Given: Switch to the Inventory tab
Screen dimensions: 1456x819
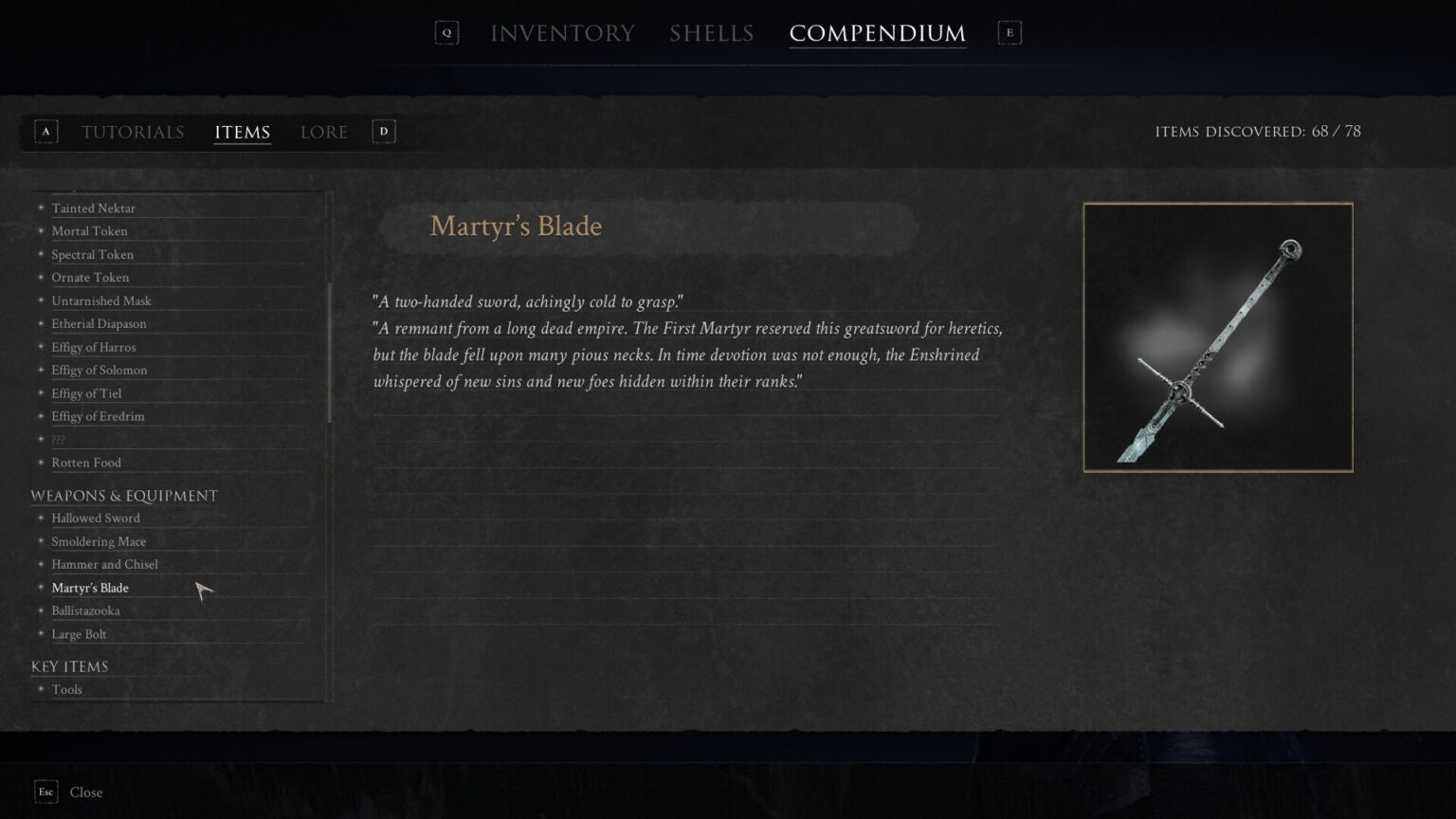Looking at the screenshot, I should [x=562, y=33].
